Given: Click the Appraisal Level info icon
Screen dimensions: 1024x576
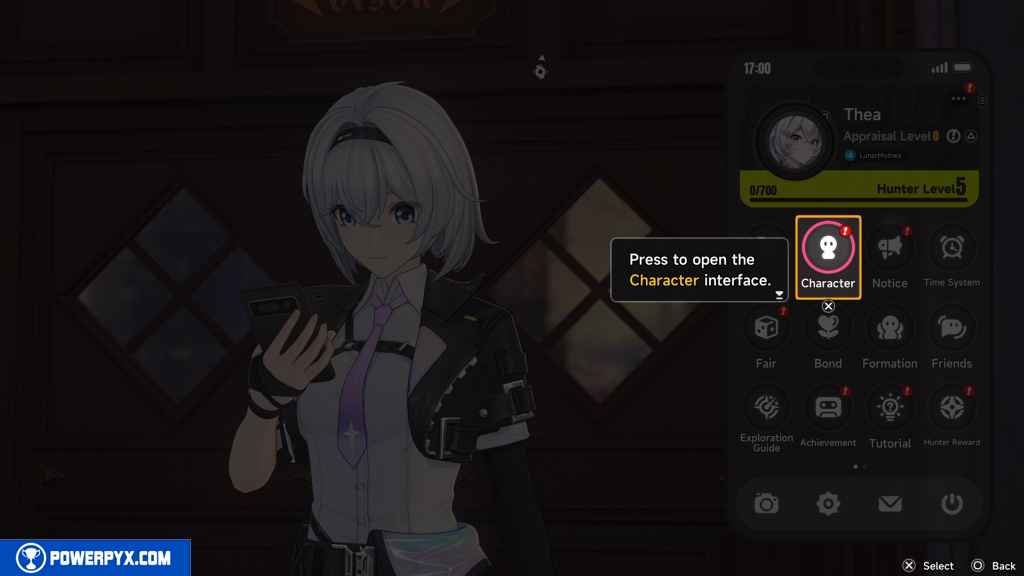Looking at the screenshot, I should coord(953,136).
